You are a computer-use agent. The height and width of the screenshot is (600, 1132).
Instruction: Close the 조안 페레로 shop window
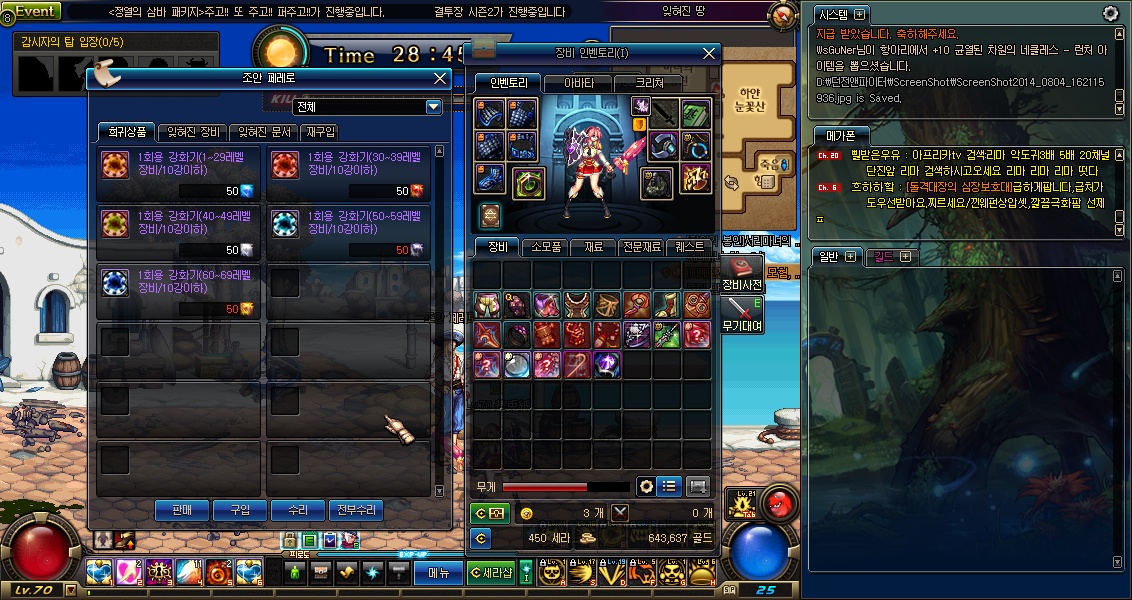[x=440, y=78]
